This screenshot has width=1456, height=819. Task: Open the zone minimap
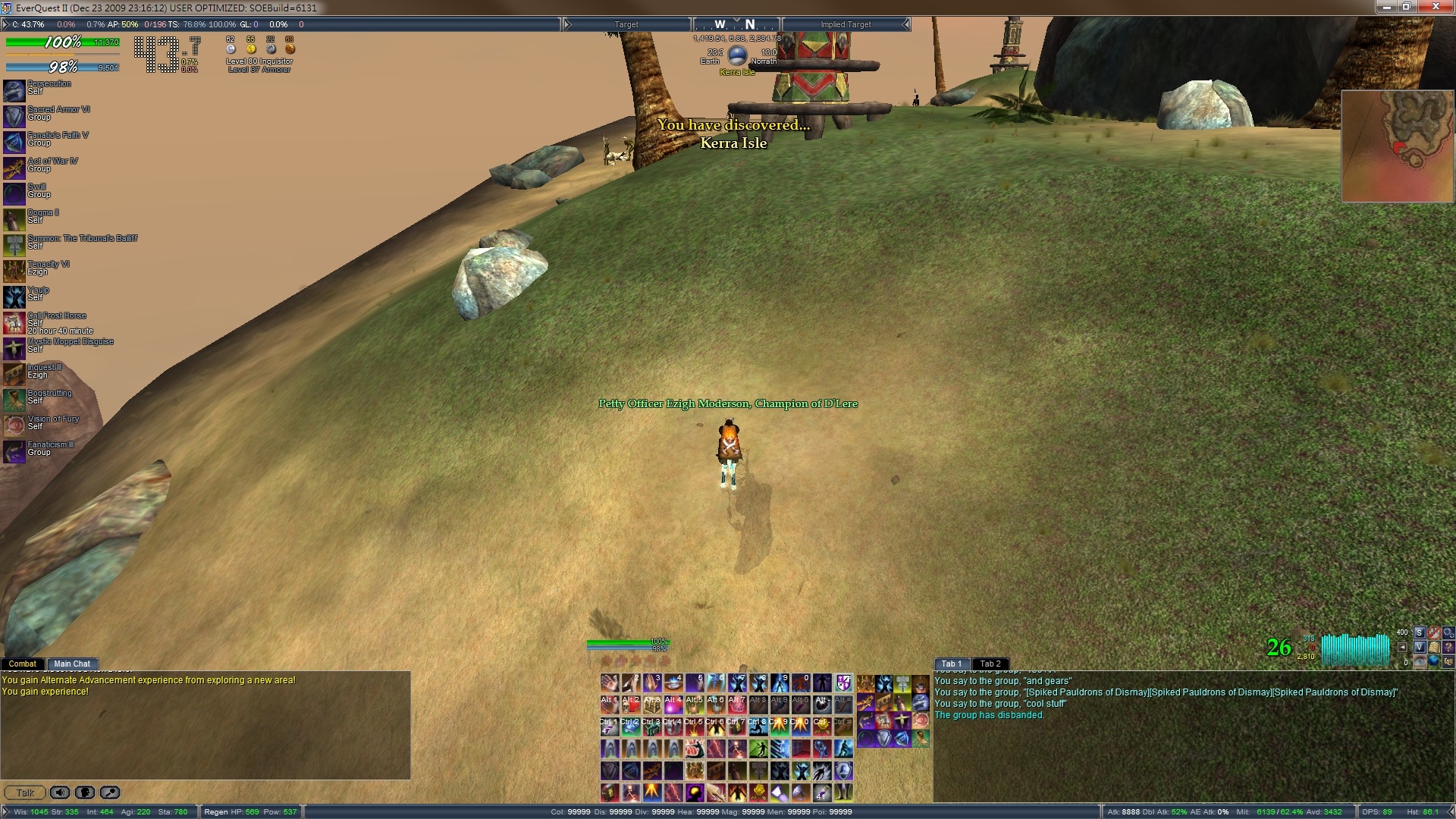tap(1398, 146)
